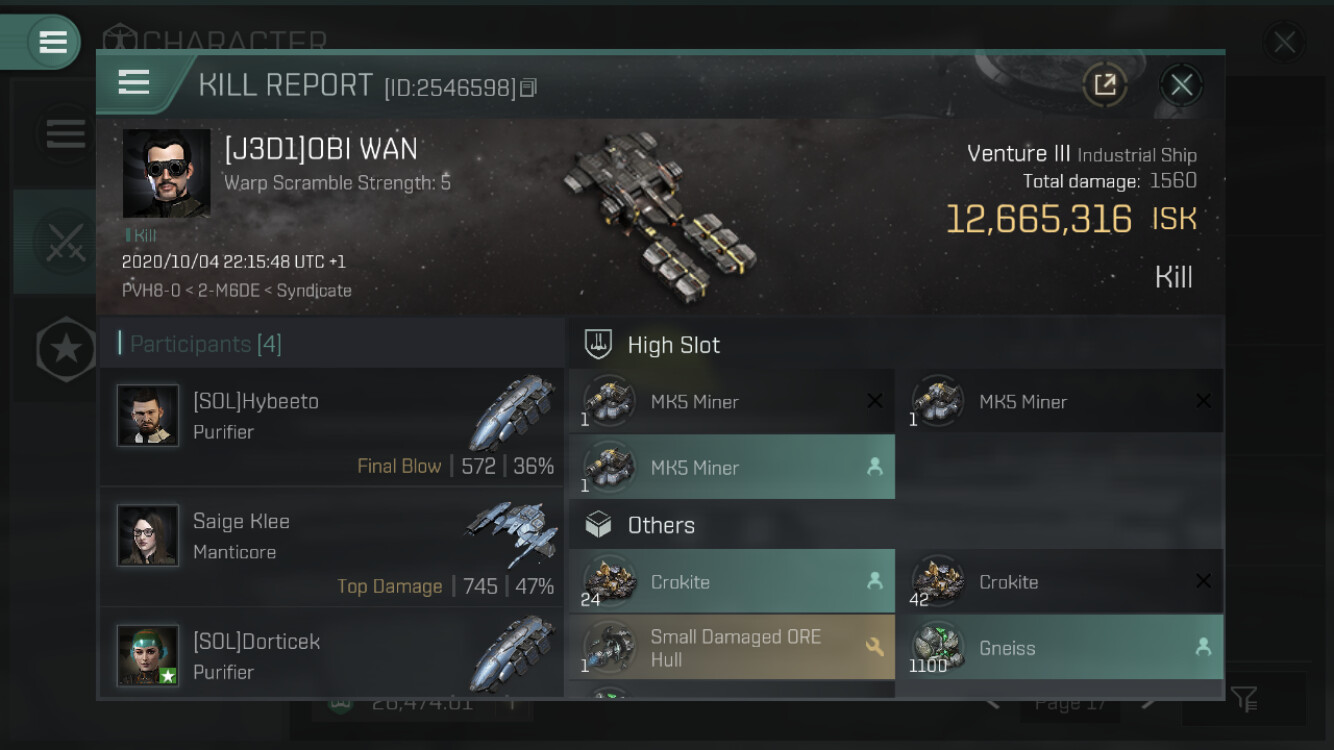Select participant Dorticek's row
This screenshot has height=750, width=1334.
331,655
